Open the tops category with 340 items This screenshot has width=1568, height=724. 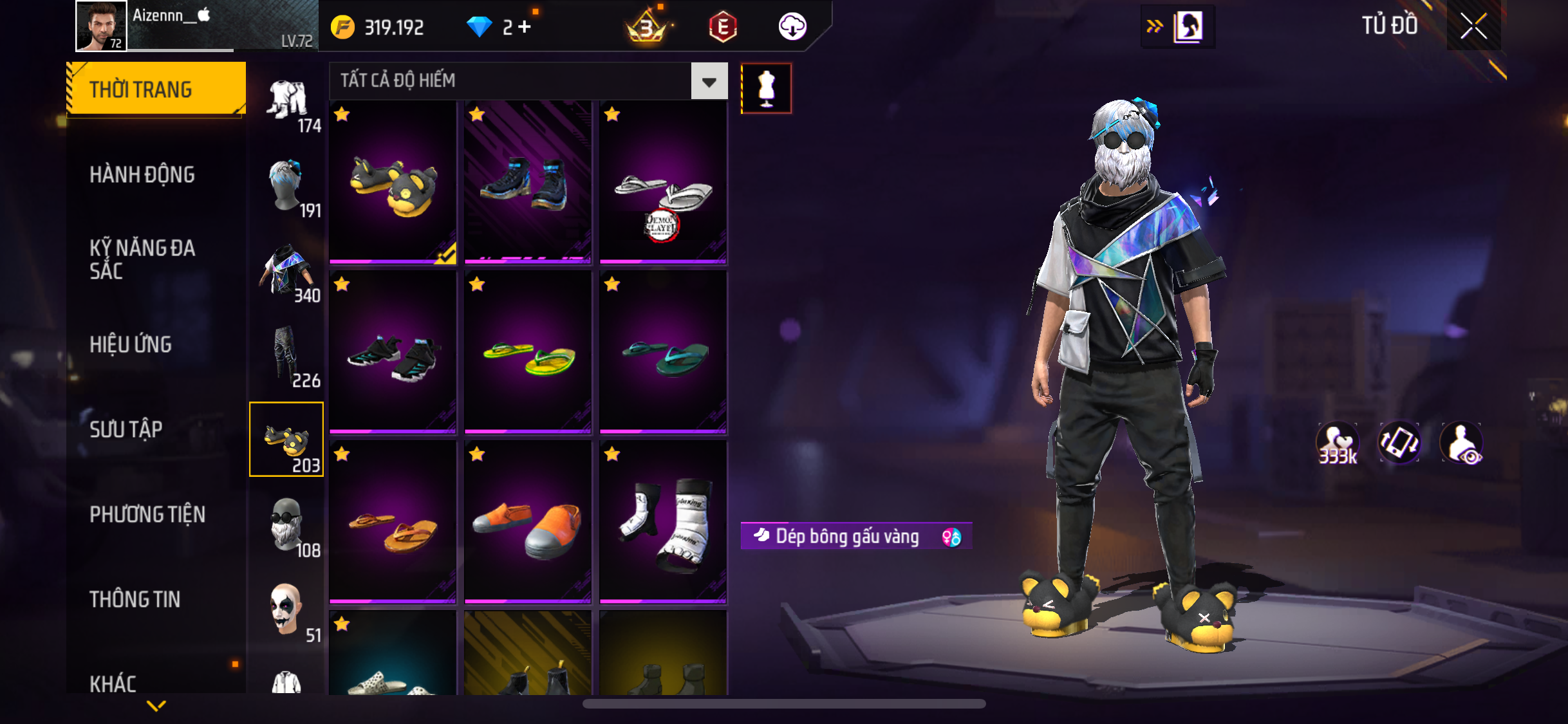point(286,270)
